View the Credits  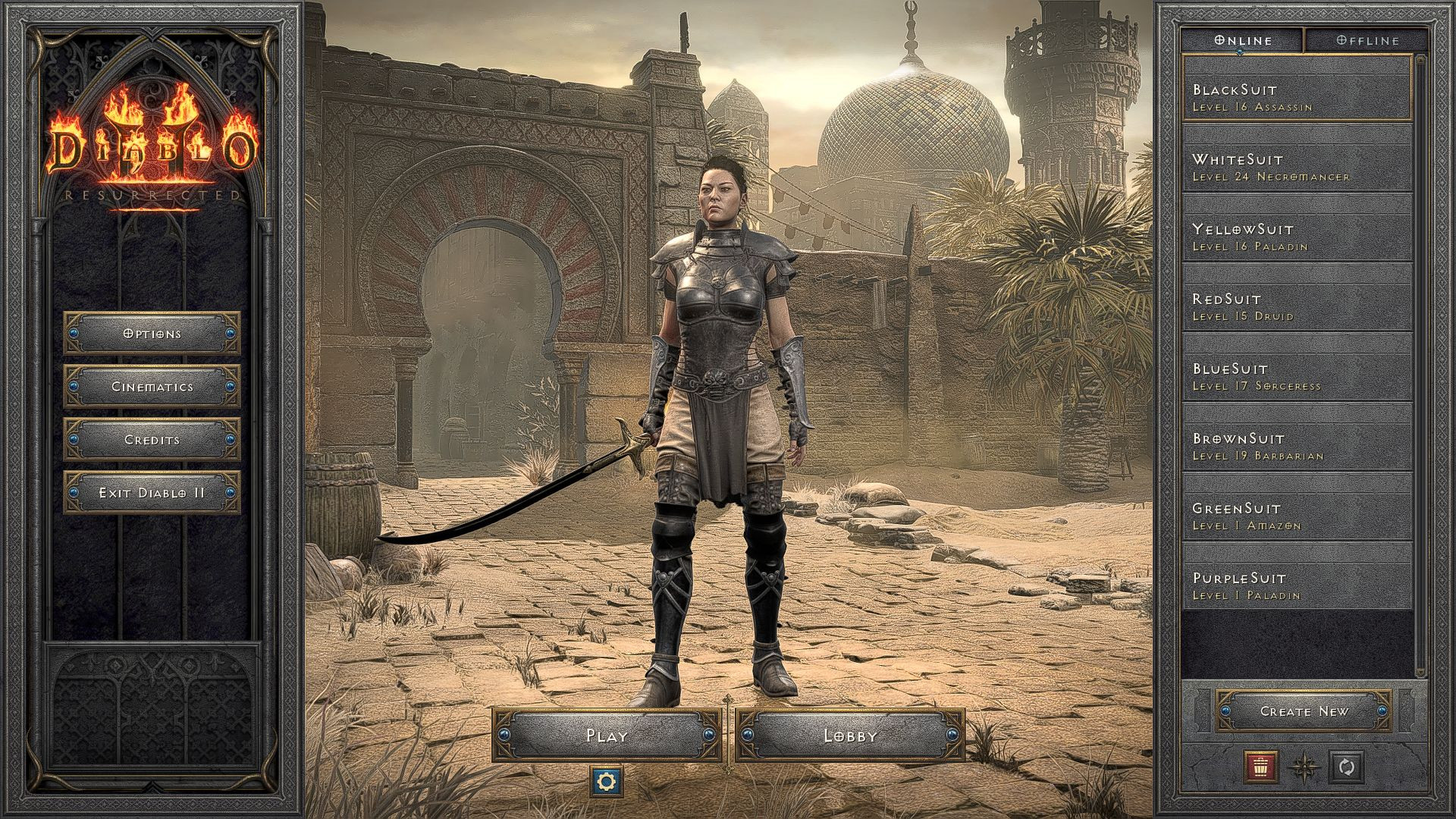coord(151,439)
